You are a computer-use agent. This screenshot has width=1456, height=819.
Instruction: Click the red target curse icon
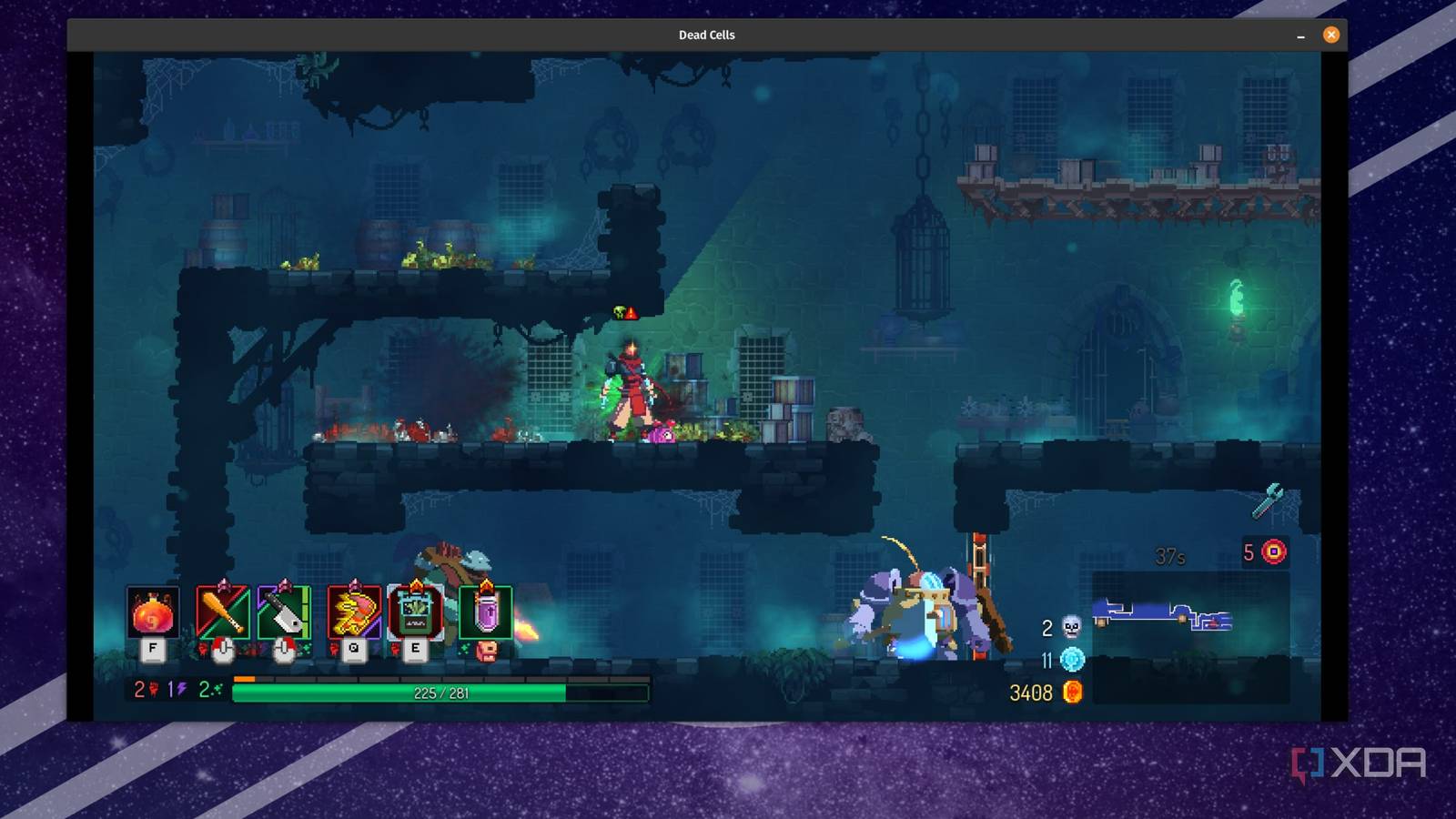coord(1274,551)
